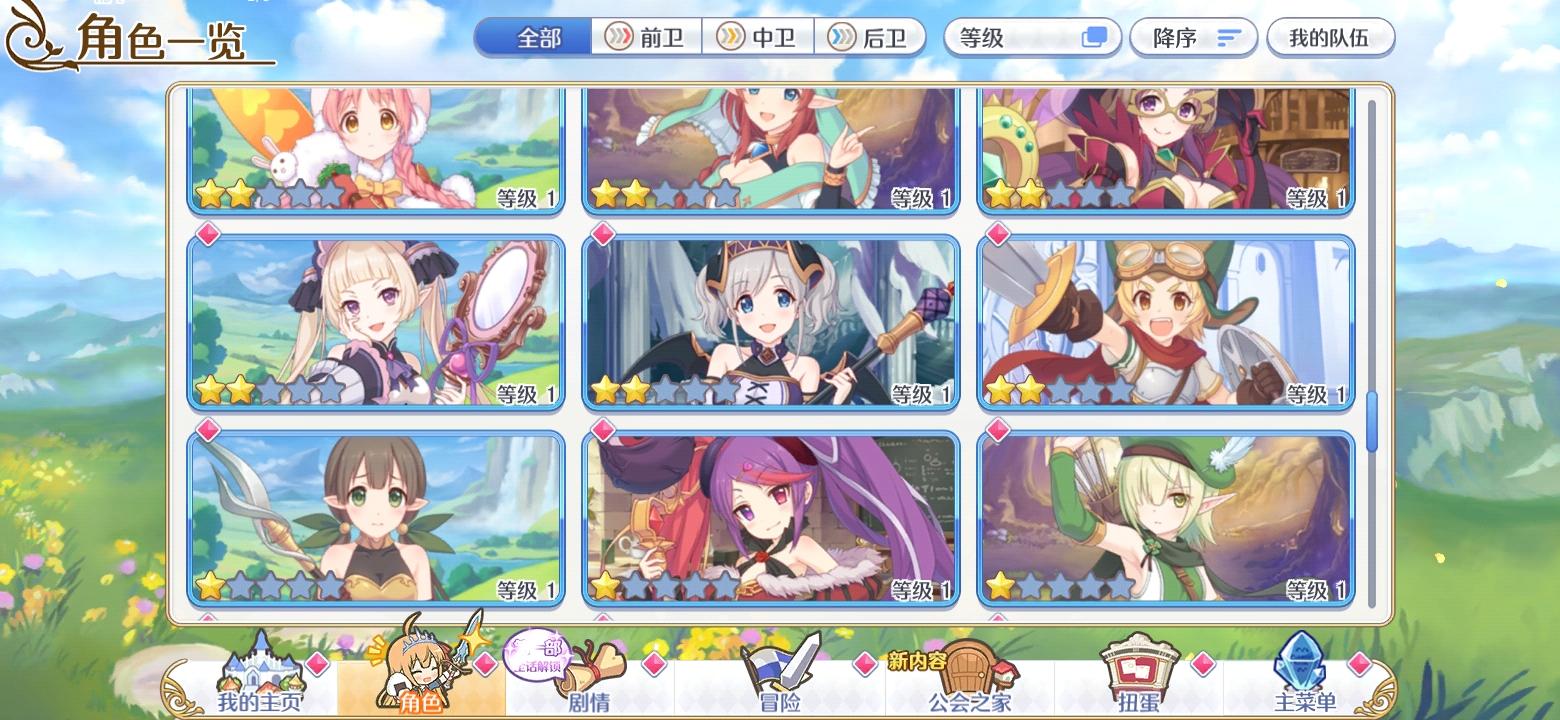
Task: Open 我的队伍 team list
Action: tap(1330, 36)
